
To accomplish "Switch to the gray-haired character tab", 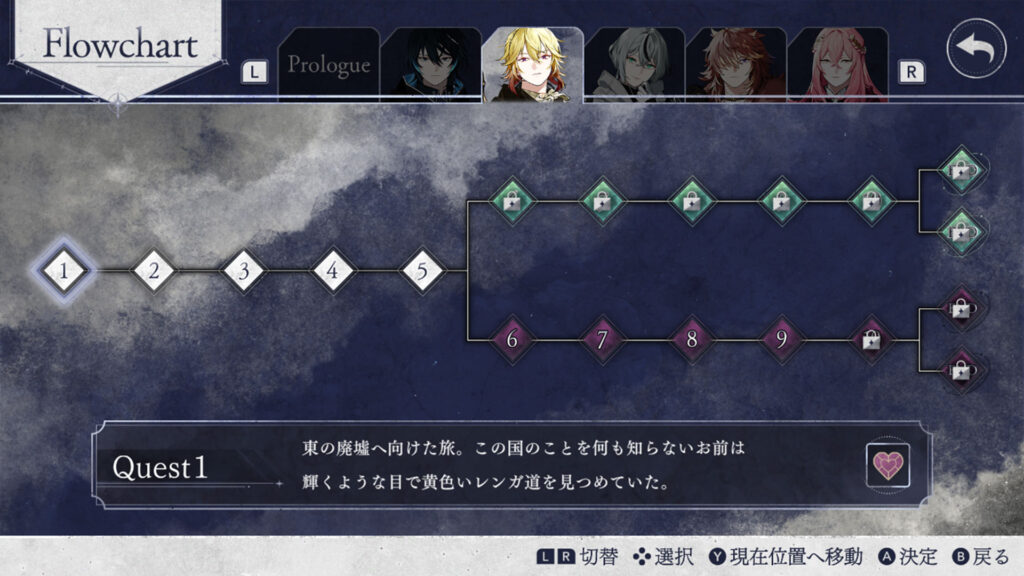I will [x=634, y=65].
